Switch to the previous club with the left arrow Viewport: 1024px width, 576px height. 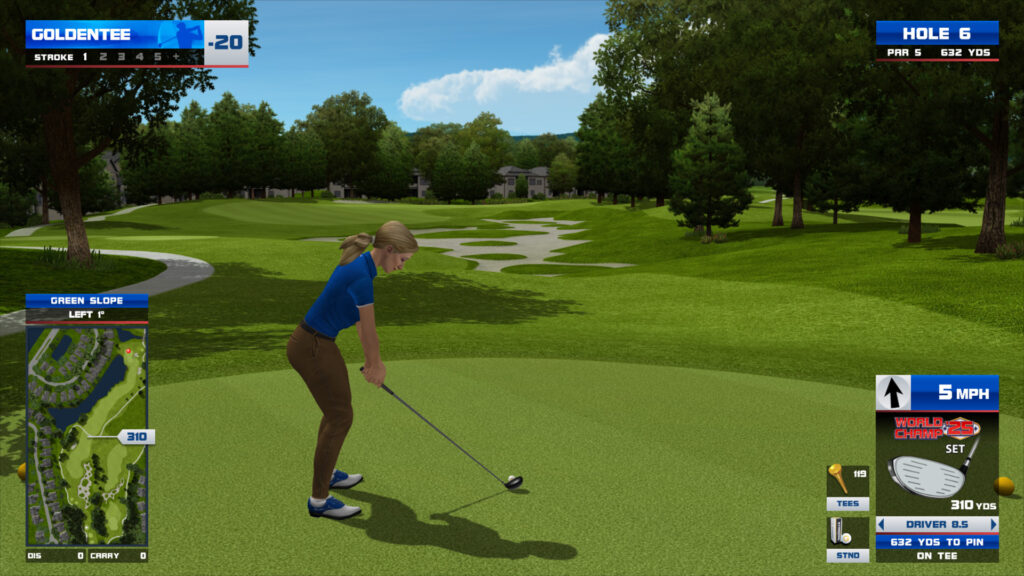(x=882, y=524)
